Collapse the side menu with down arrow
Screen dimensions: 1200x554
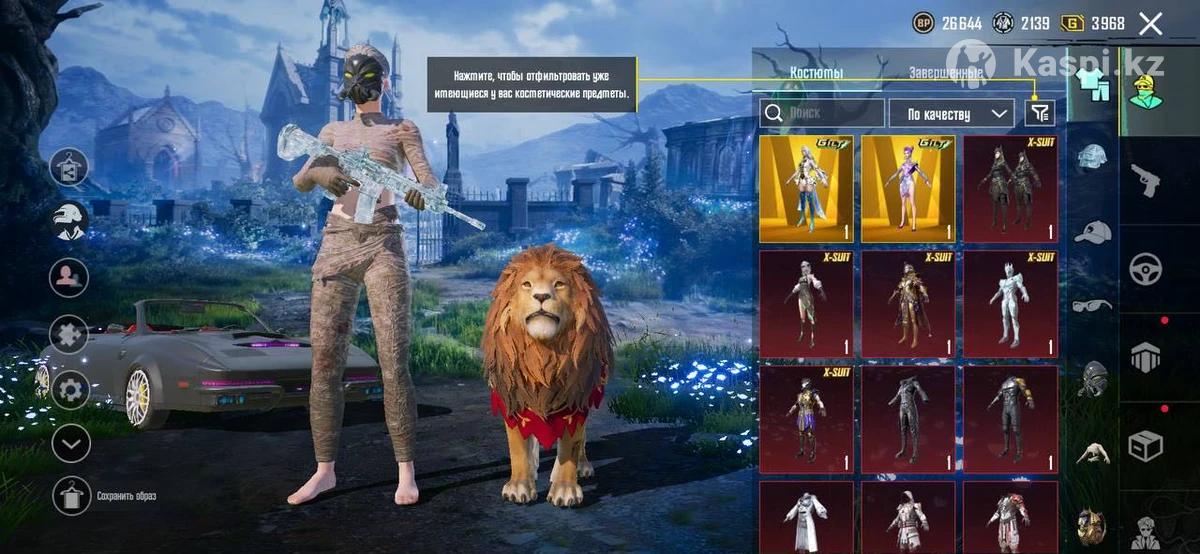[x=70, y=443]
